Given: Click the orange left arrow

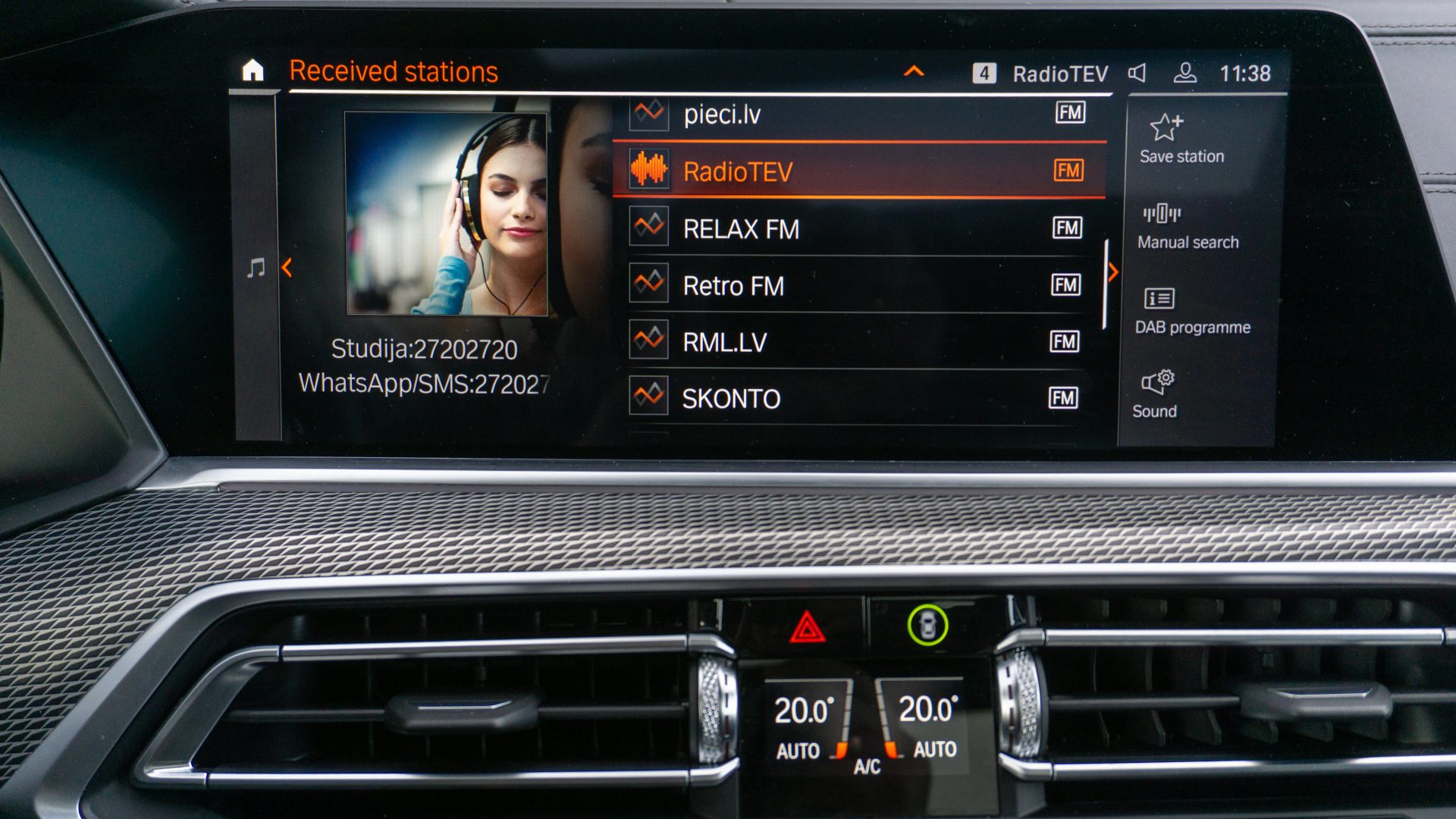Looking at the screenshot, I should tap(287, 268).
